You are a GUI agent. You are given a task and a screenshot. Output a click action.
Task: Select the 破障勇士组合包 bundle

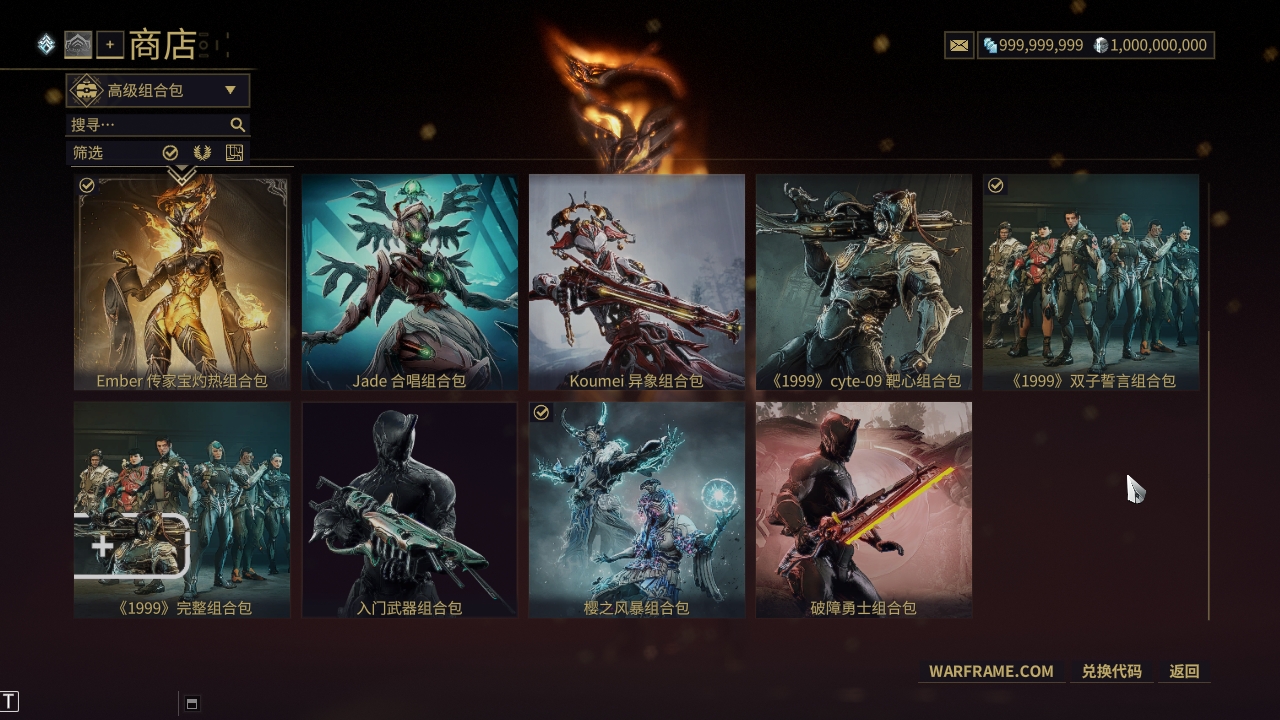pos(863,509)
